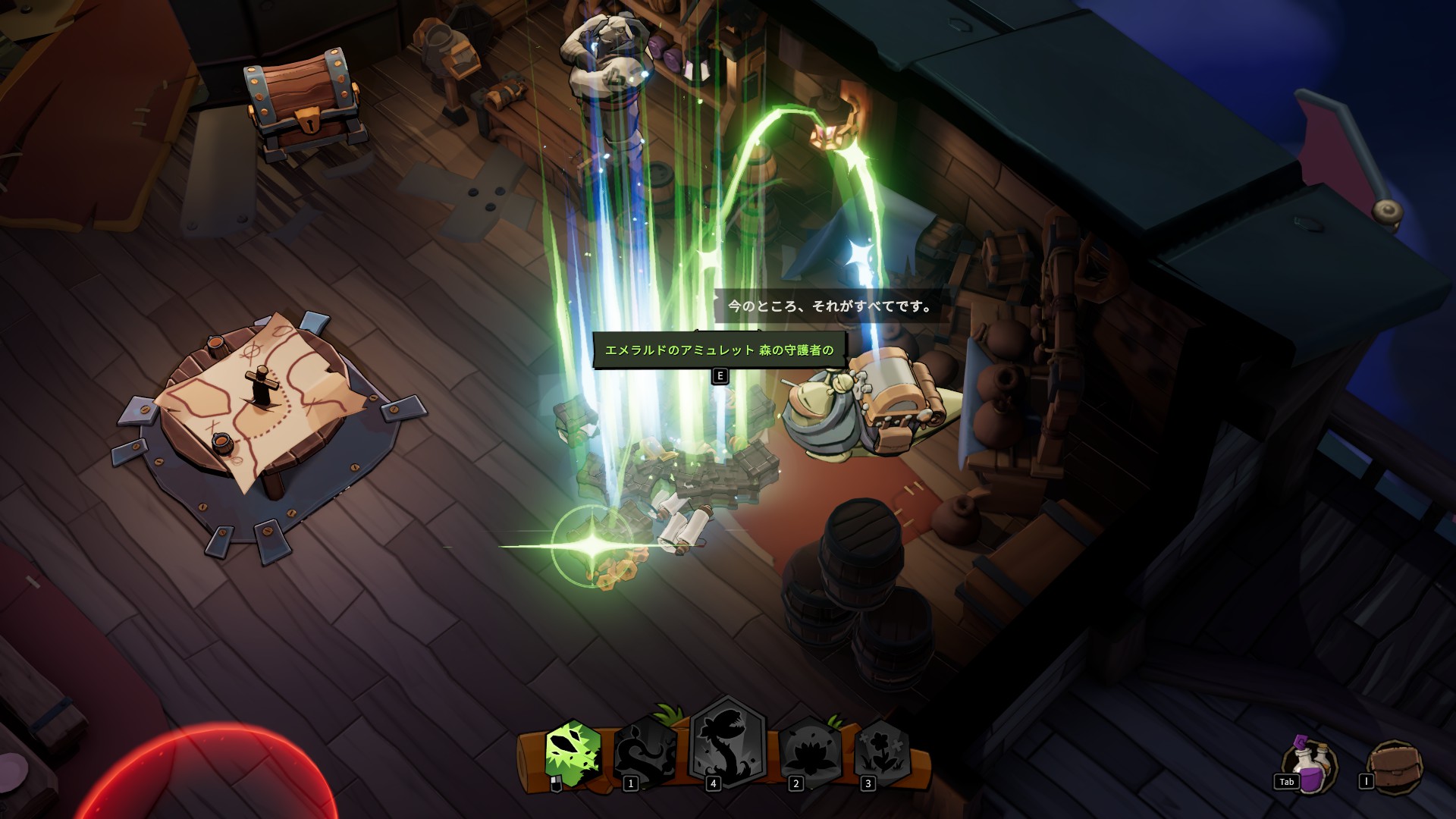Image resolution: width=1456 pixels, height=819 pixels.
Task: Open the purple potion flask menu
Action: click(1312, 766)
